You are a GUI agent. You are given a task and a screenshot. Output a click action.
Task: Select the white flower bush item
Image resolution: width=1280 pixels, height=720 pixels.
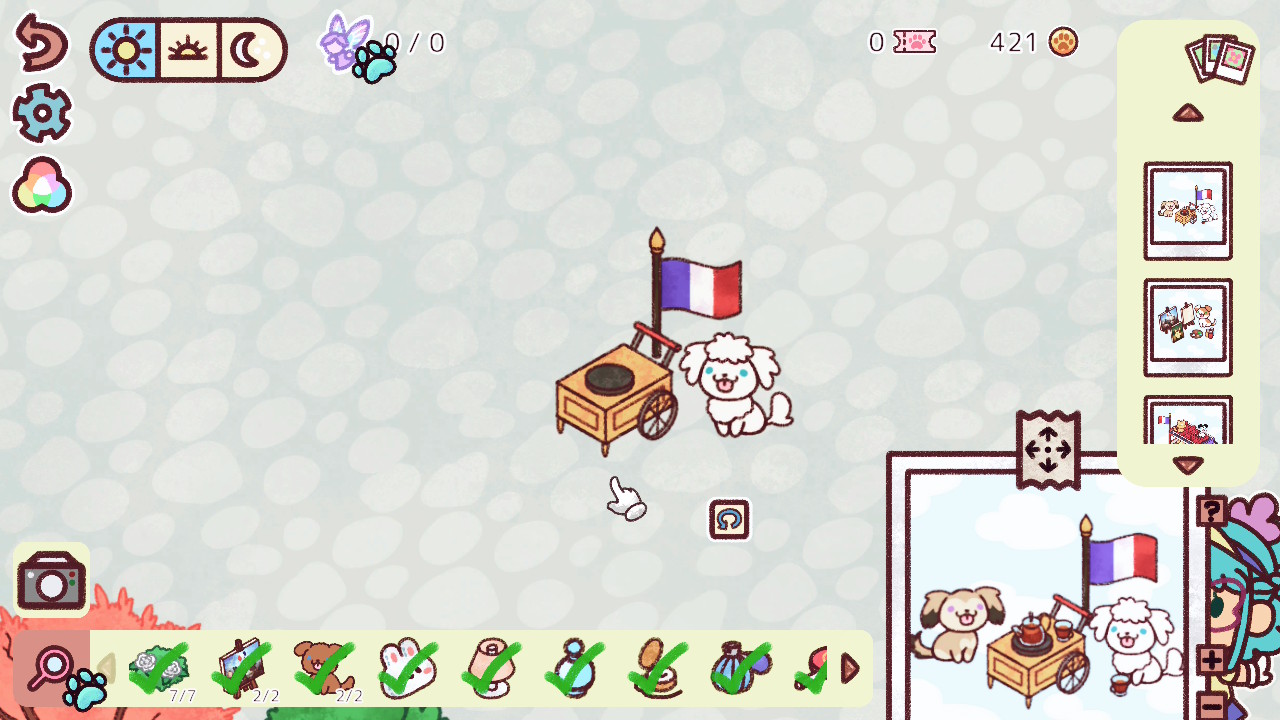[x=159, y=666]
